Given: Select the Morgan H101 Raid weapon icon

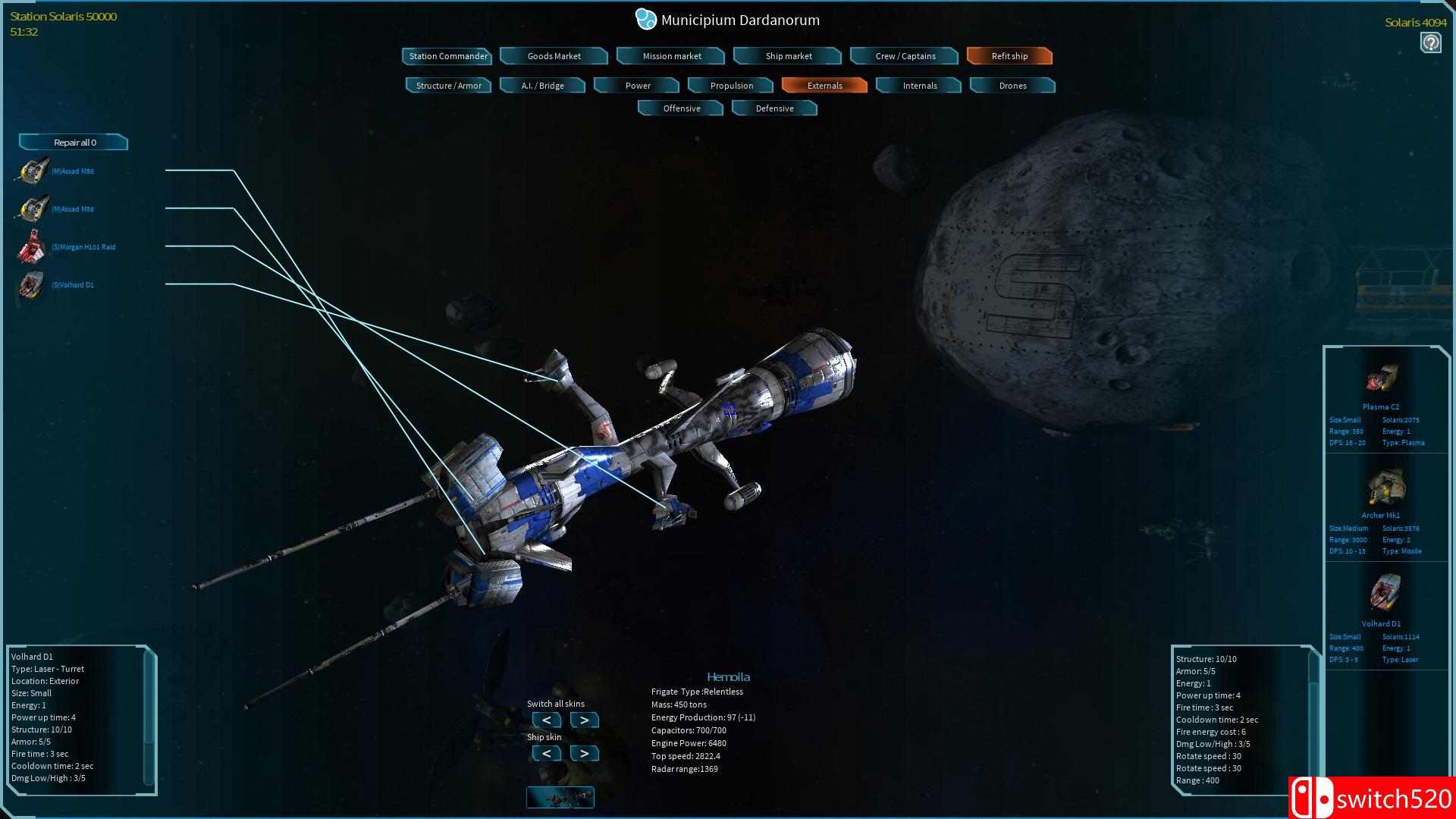Looking at the screenshot, I should (30, 246).
